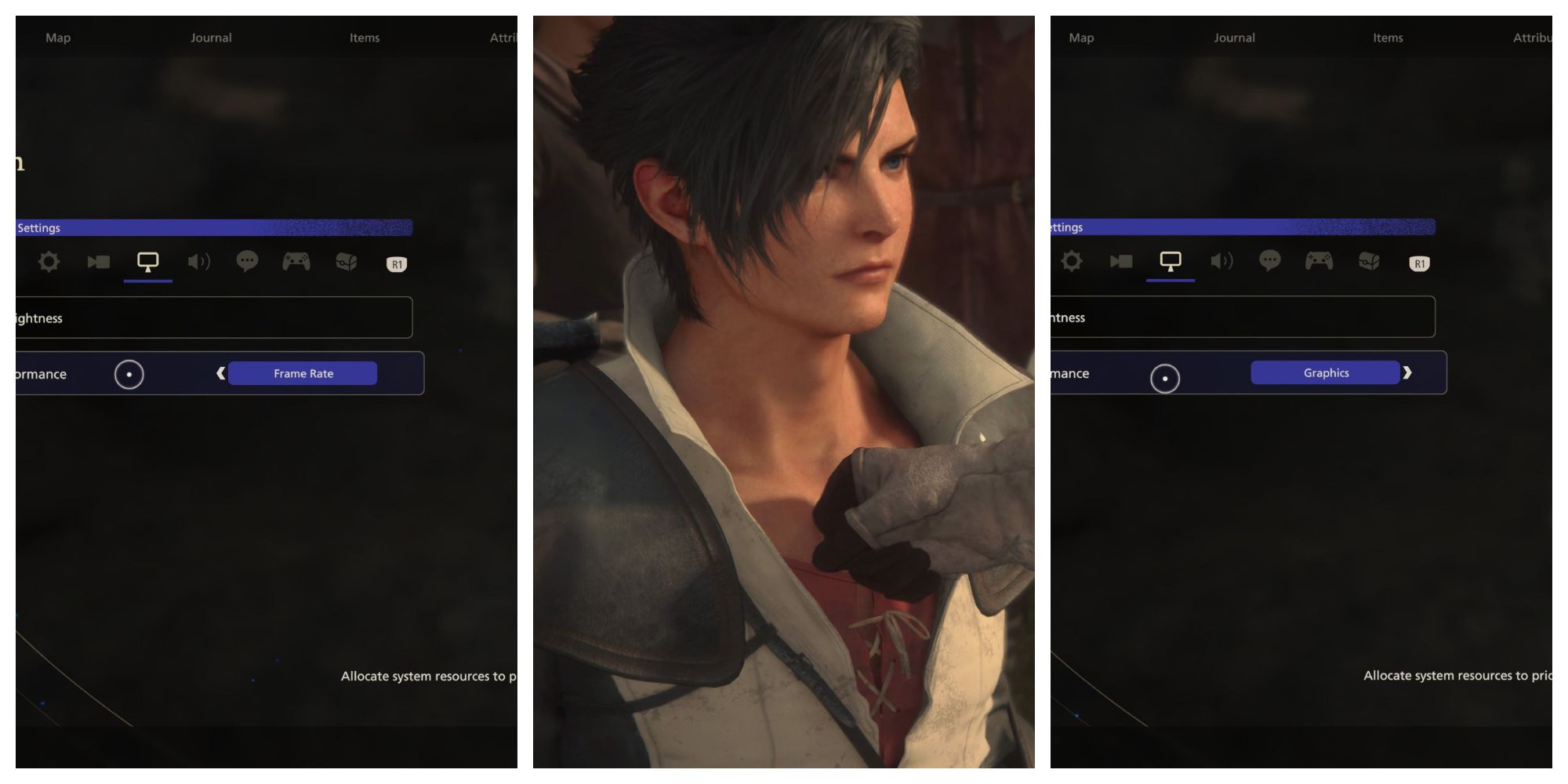Switch to the Journal tab

coord(211,37)
